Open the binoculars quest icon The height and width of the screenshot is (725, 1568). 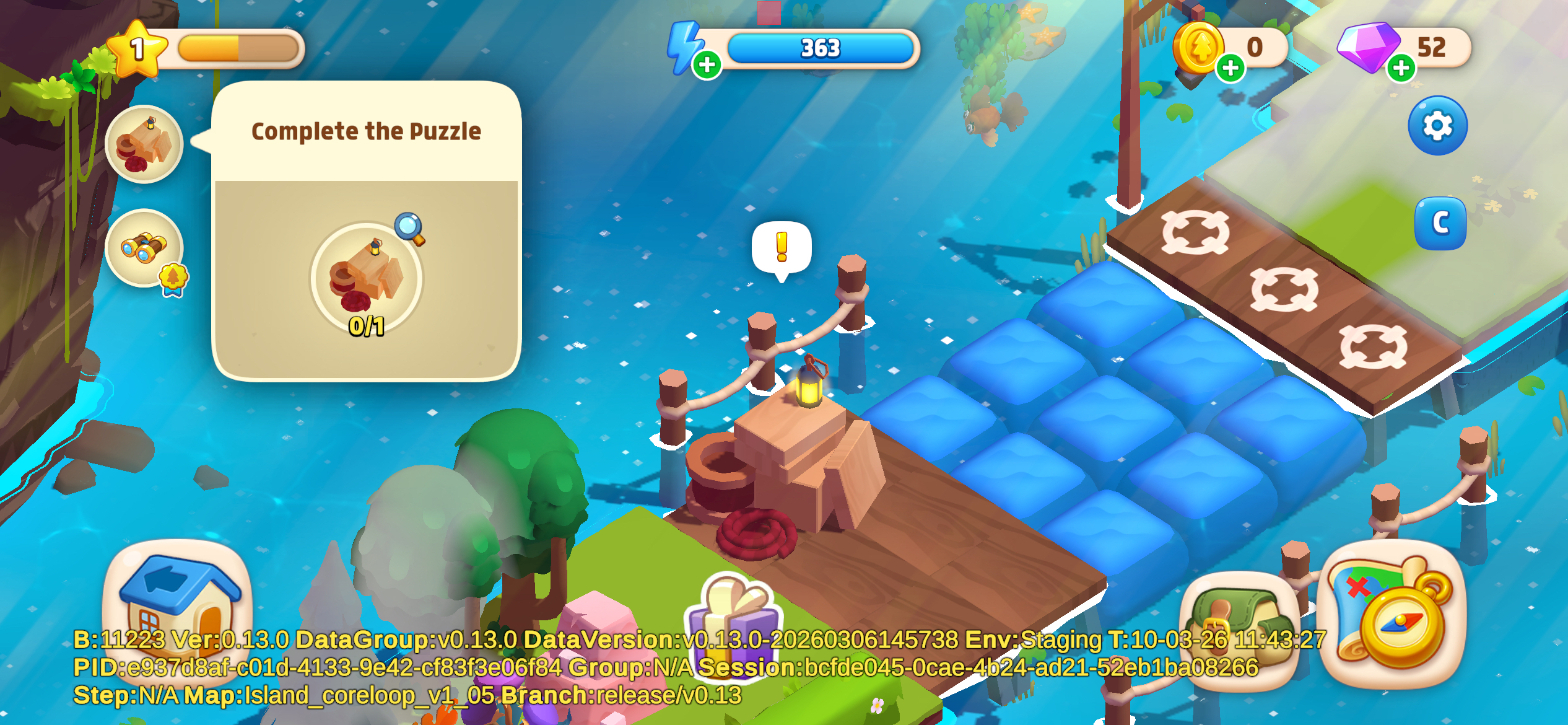pos(144,248)
